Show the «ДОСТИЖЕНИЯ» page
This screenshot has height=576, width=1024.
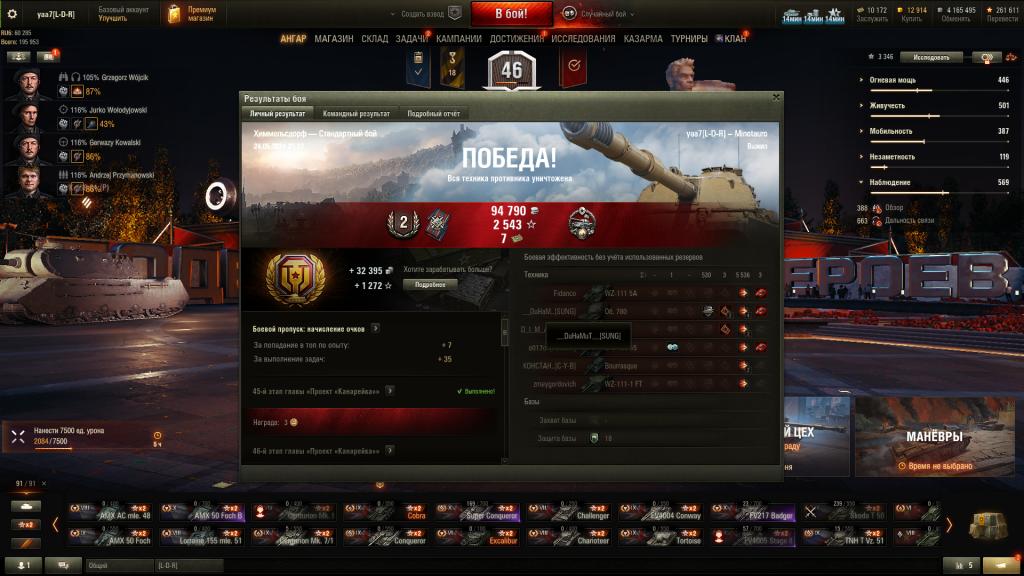click(516, 39)
